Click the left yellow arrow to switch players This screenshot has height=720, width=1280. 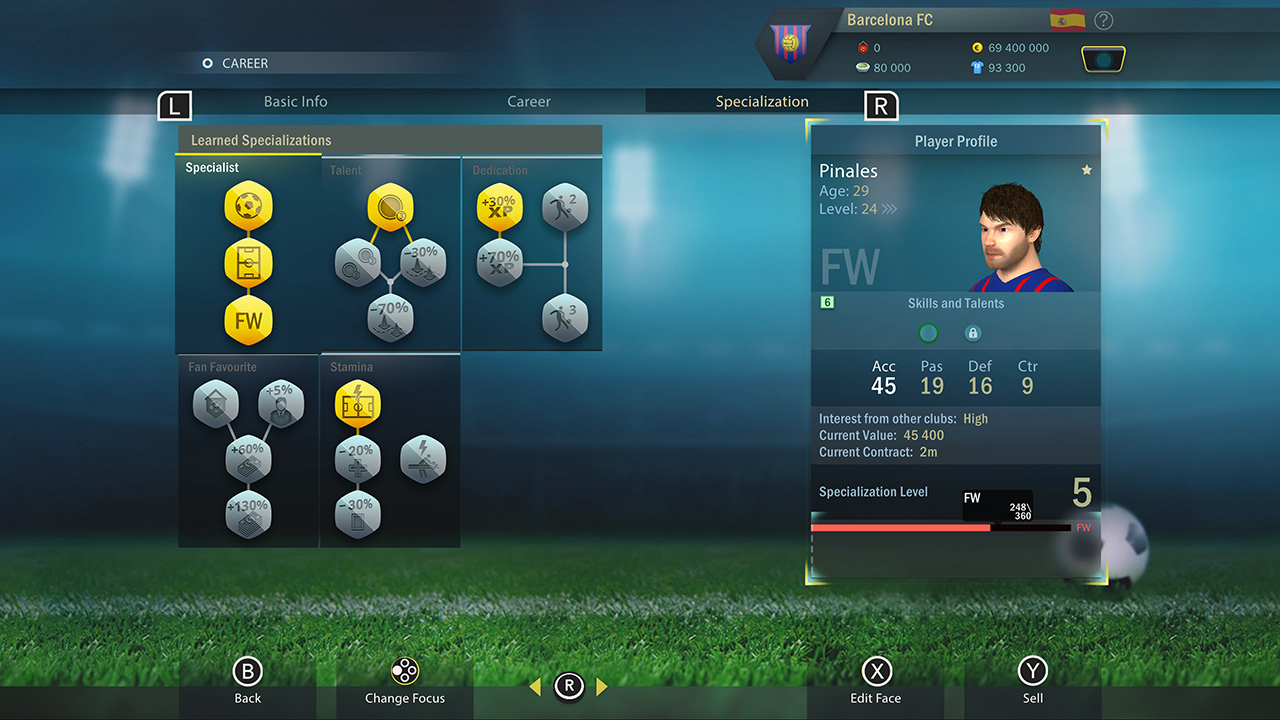[533, 687]
